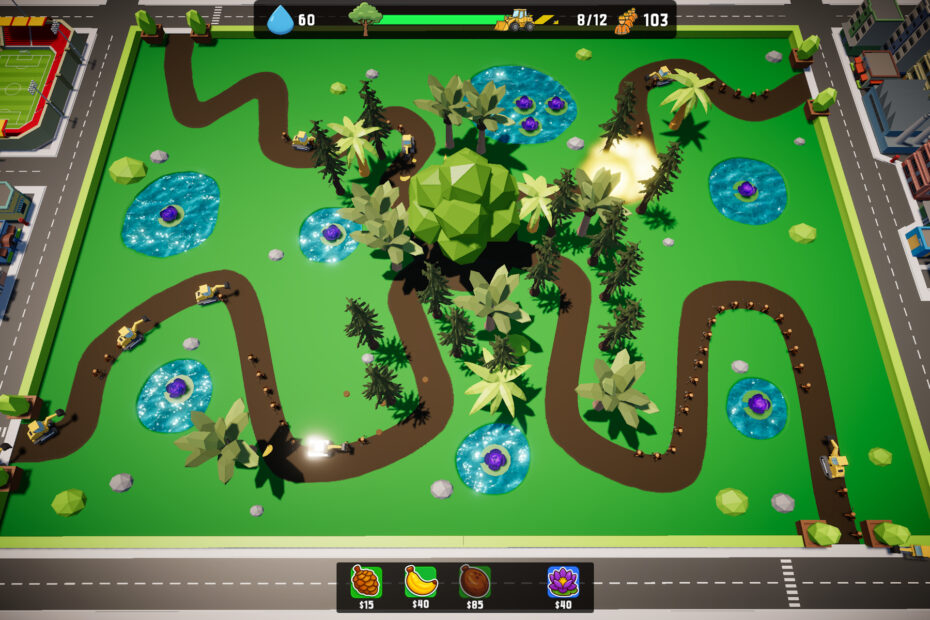Viewport: 930px width, 620px height.
Task: Select the $15 pine cone seed
Action: point(366,581)
